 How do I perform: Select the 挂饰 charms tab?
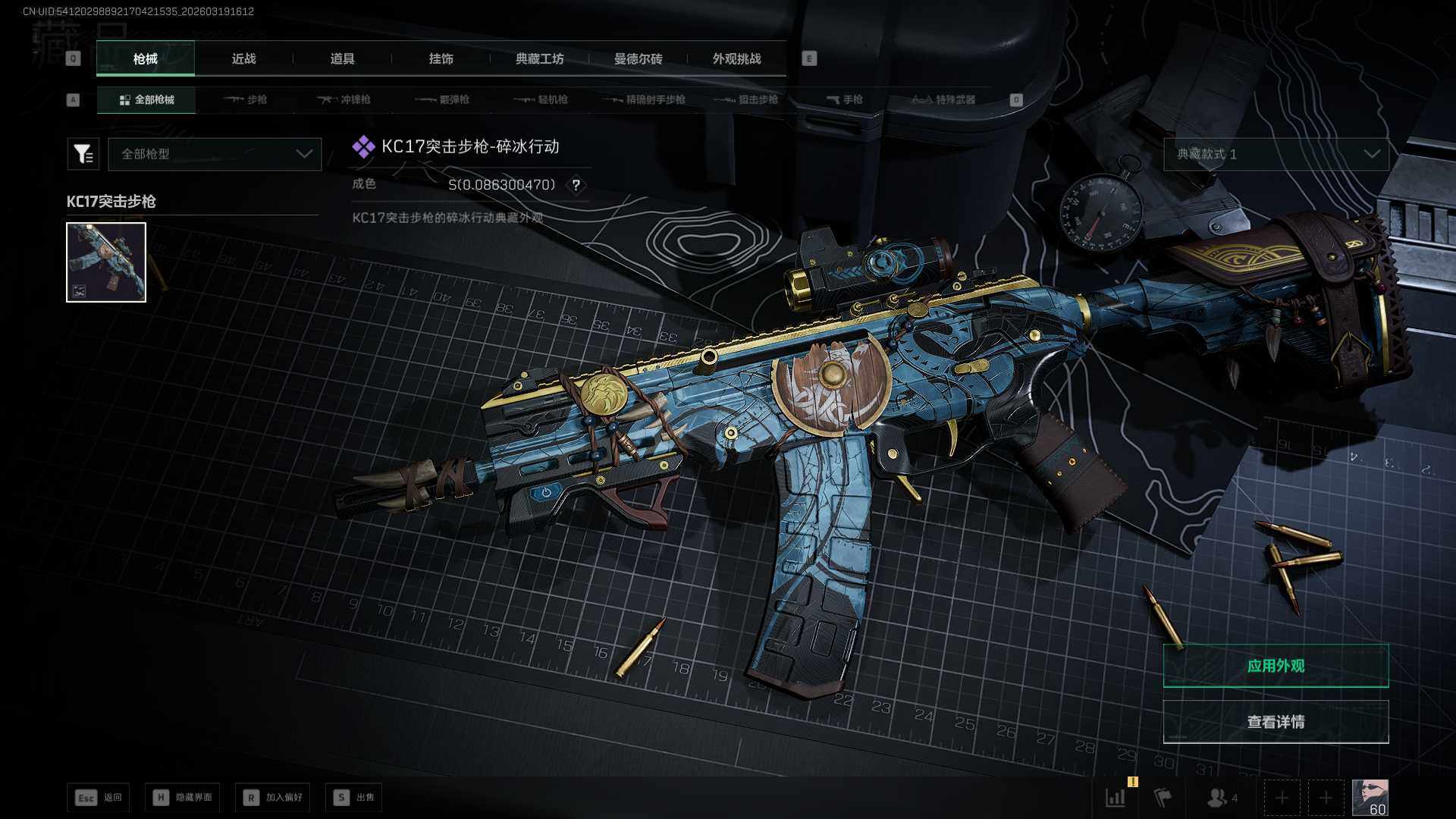pyautogui.click(x=441, y=59)
